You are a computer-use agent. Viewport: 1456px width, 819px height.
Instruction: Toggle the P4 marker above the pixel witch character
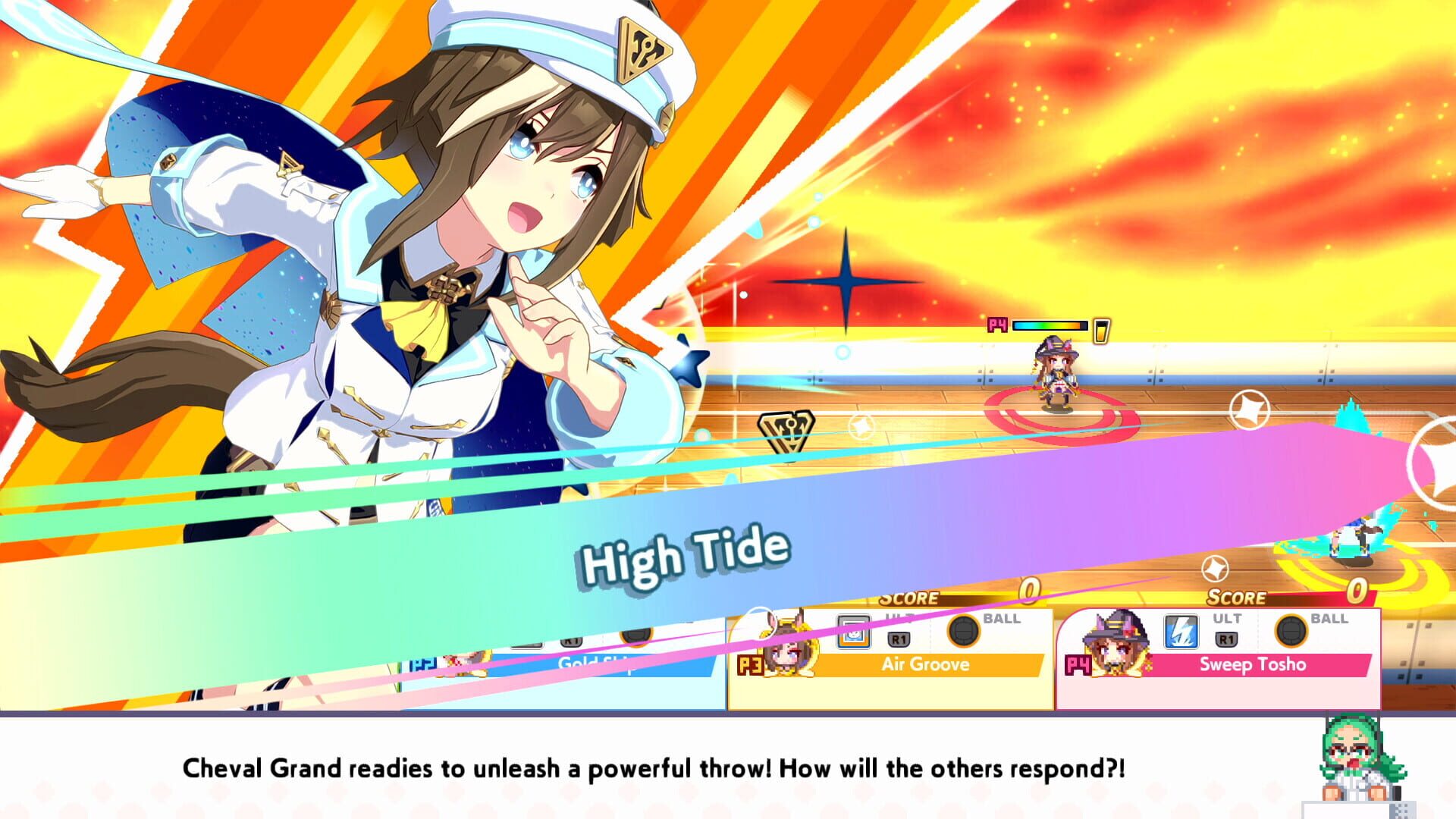pos(998,325)
